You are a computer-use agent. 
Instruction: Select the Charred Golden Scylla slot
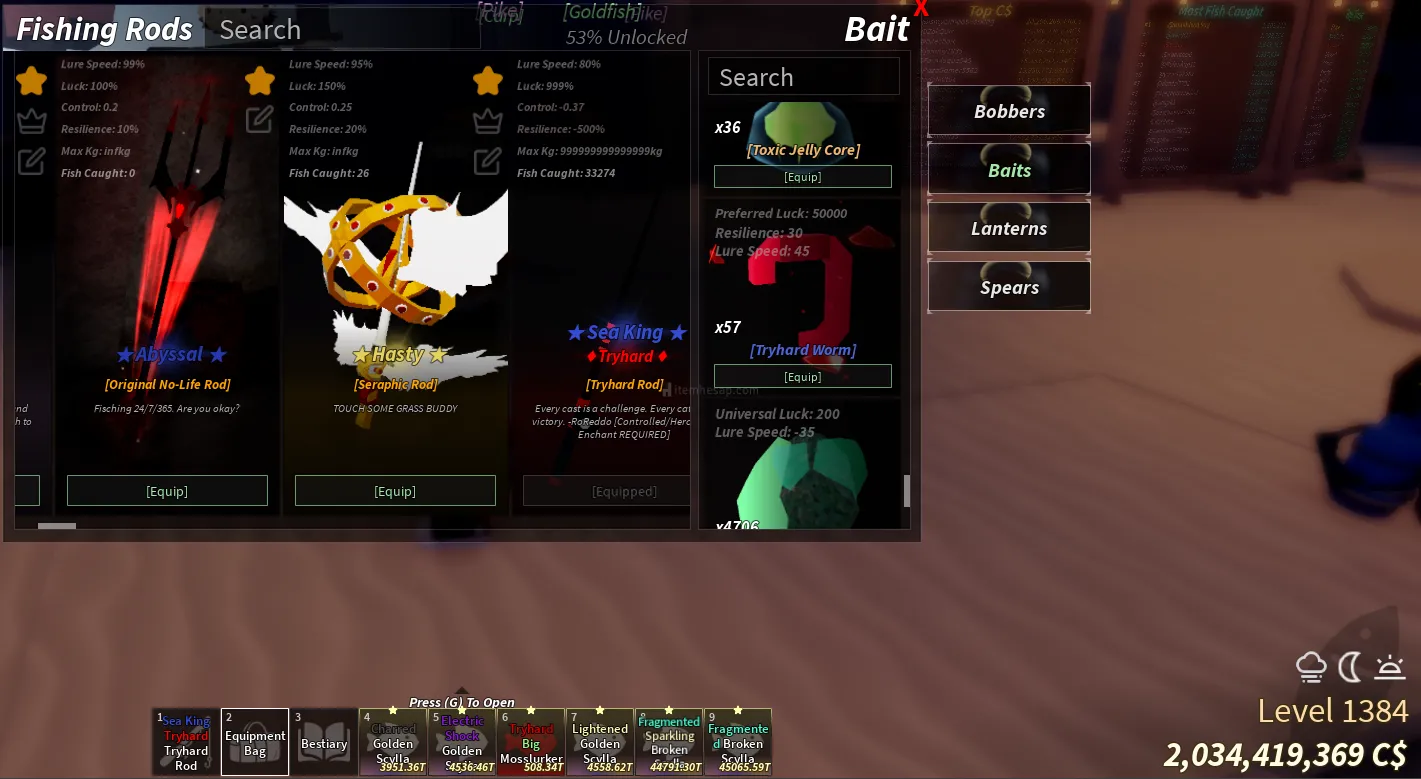coord(393,742)
